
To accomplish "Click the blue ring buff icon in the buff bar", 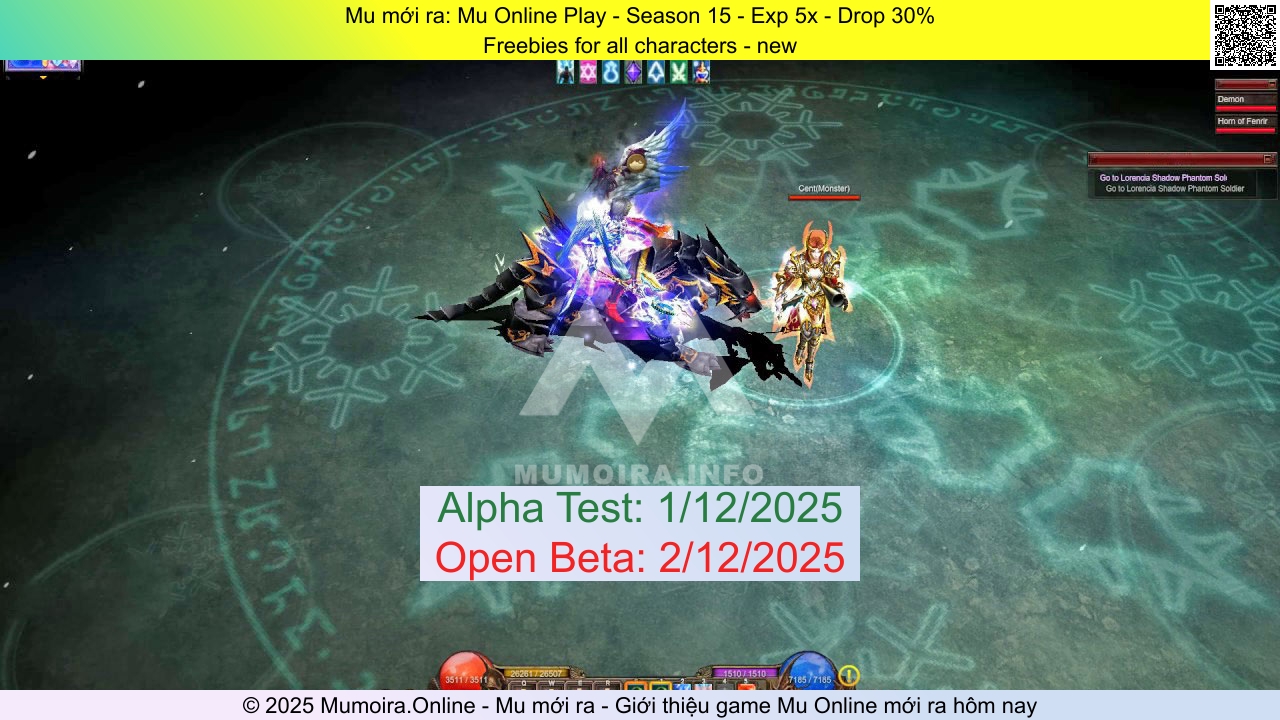I will 610,70.
